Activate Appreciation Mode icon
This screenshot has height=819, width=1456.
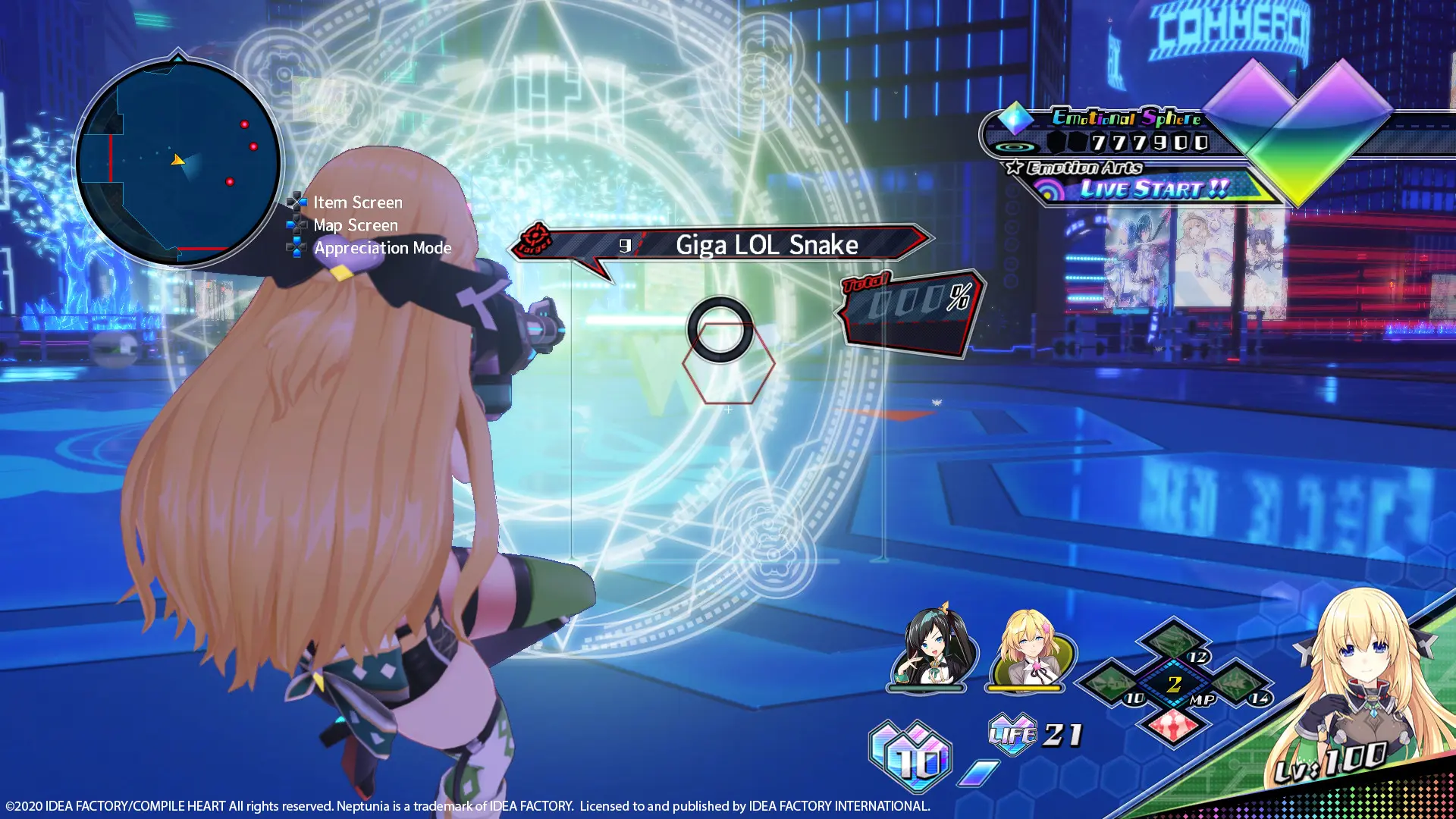click(x=296, y=247)
